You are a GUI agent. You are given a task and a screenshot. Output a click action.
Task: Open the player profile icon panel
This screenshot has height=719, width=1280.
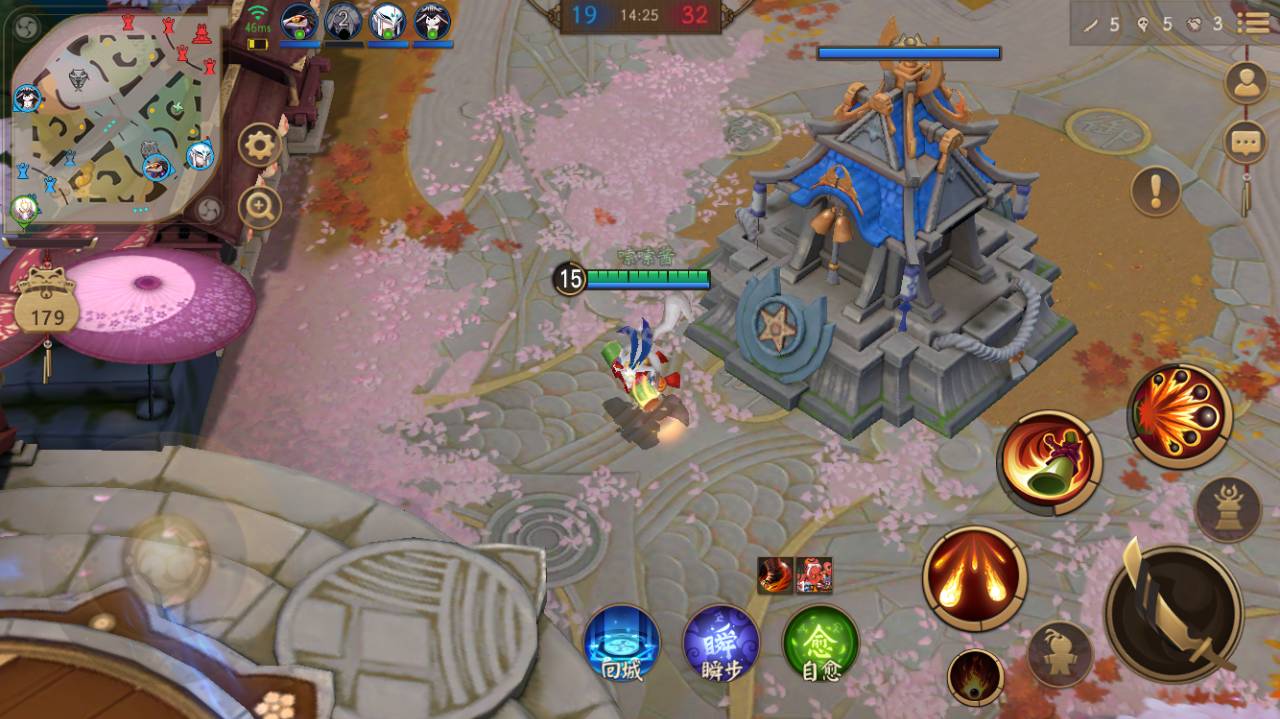point(1245,83)
